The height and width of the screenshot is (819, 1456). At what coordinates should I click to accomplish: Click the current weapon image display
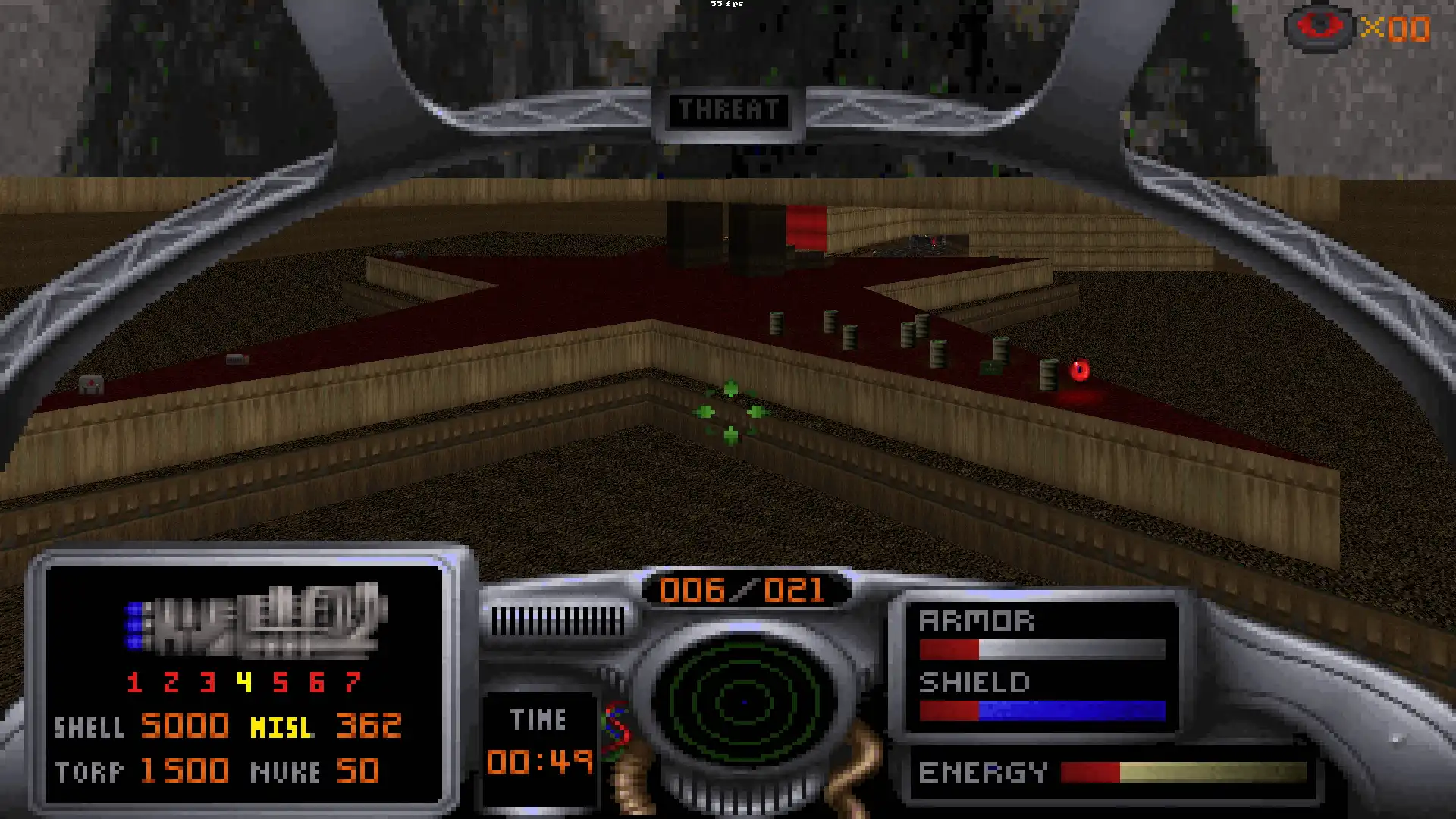coord(254,620)
